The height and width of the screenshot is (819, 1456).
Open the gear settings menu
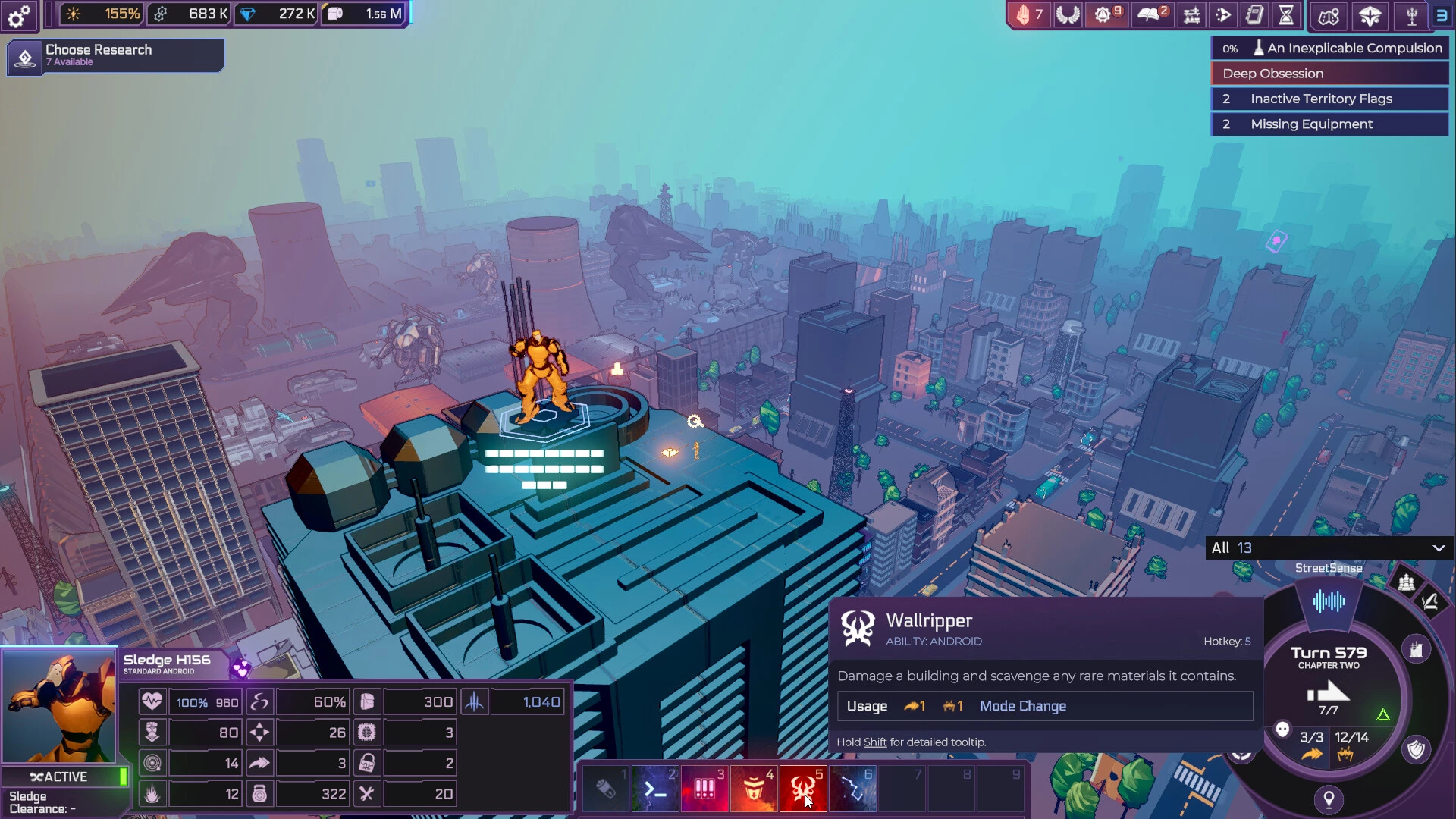tap(18, 14)
